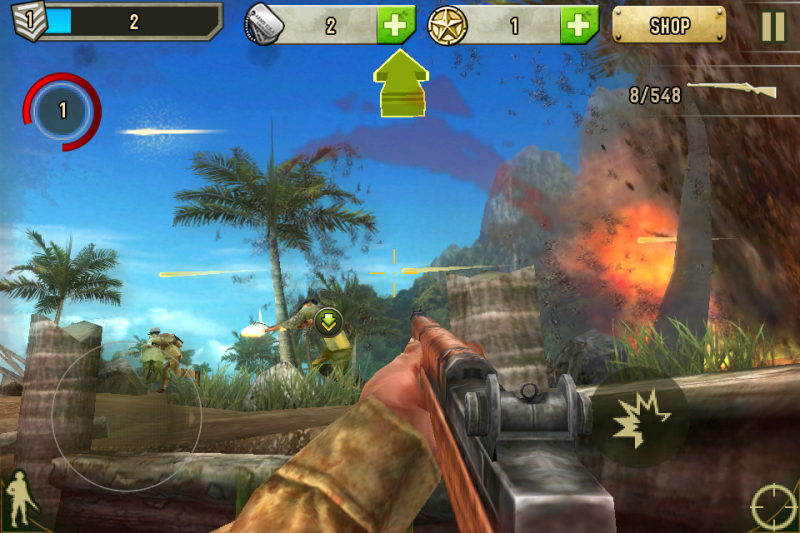Pause the game
Screen dimensions: 800x533
click(x=773, y=25)
